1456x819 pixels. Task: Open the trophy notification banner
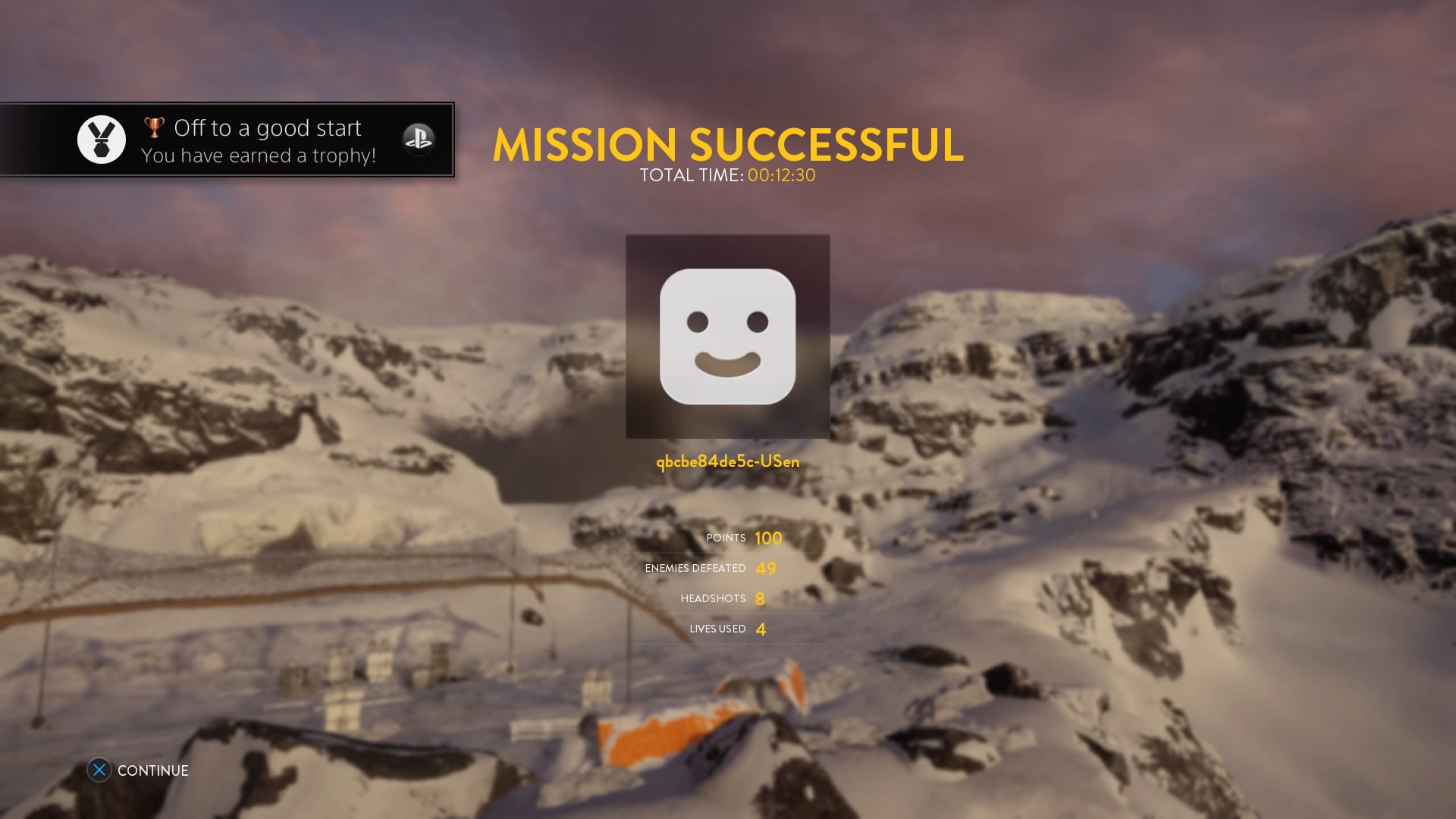(x=227, y=140)
